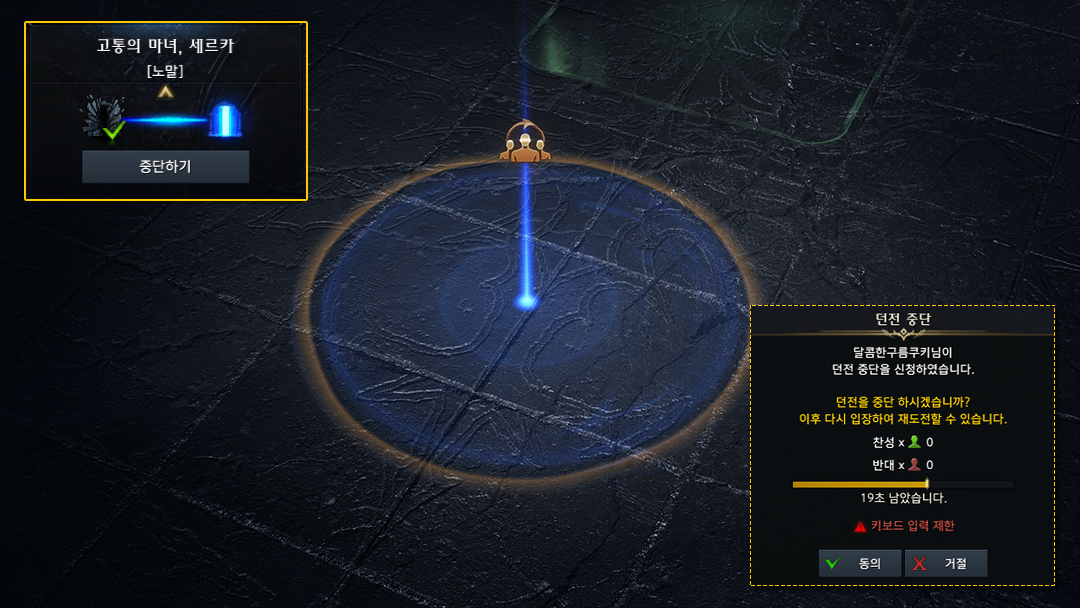Decline the dungeon stop with 거절

[945, 563]
